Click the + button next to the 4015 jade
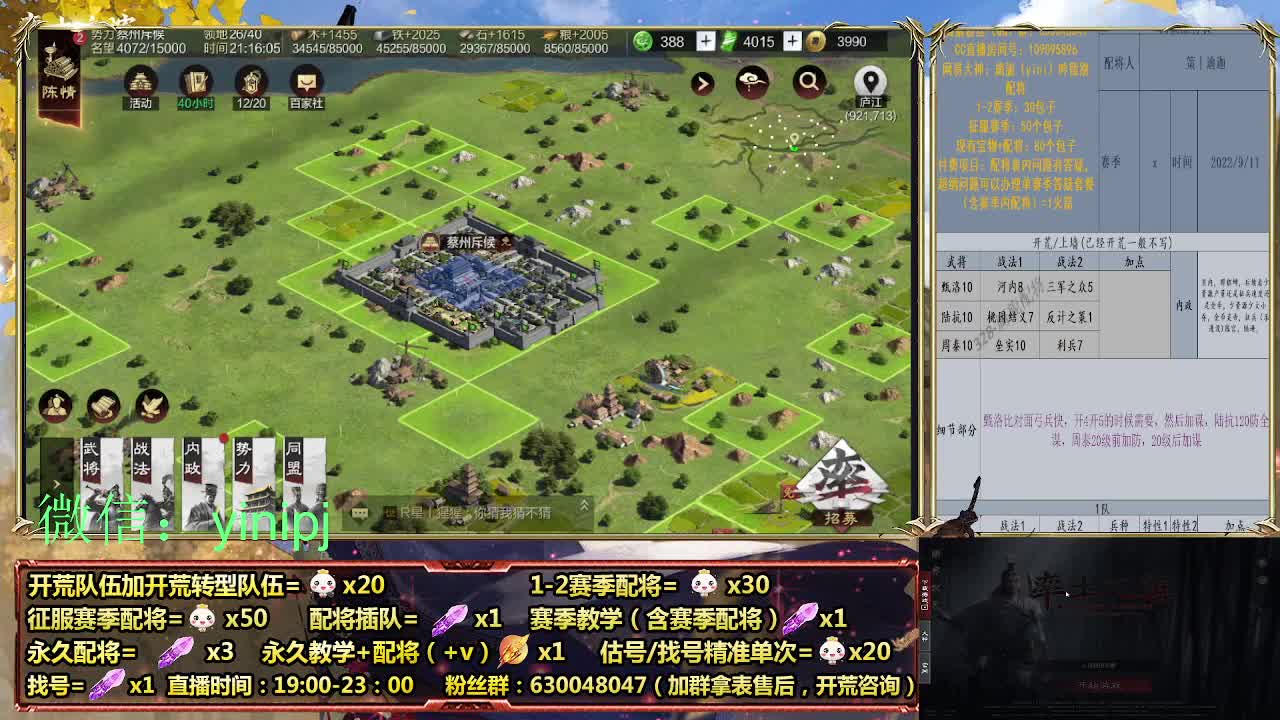Screen dimensions: 1280x720 pos(790,42)
